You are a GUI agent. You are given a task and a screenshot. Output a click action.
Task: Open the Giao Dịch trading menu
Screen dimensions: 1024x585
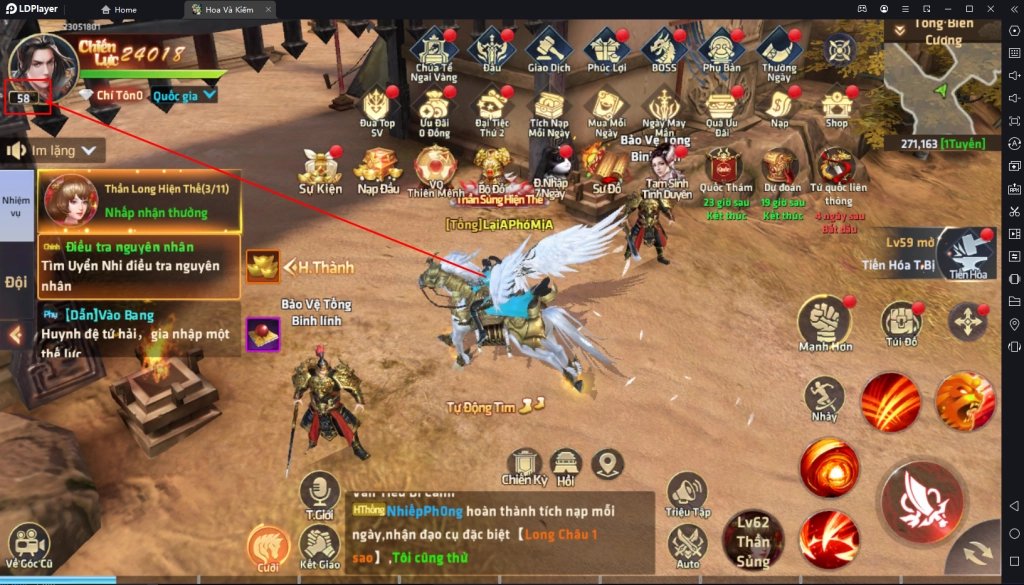(548, 49)
